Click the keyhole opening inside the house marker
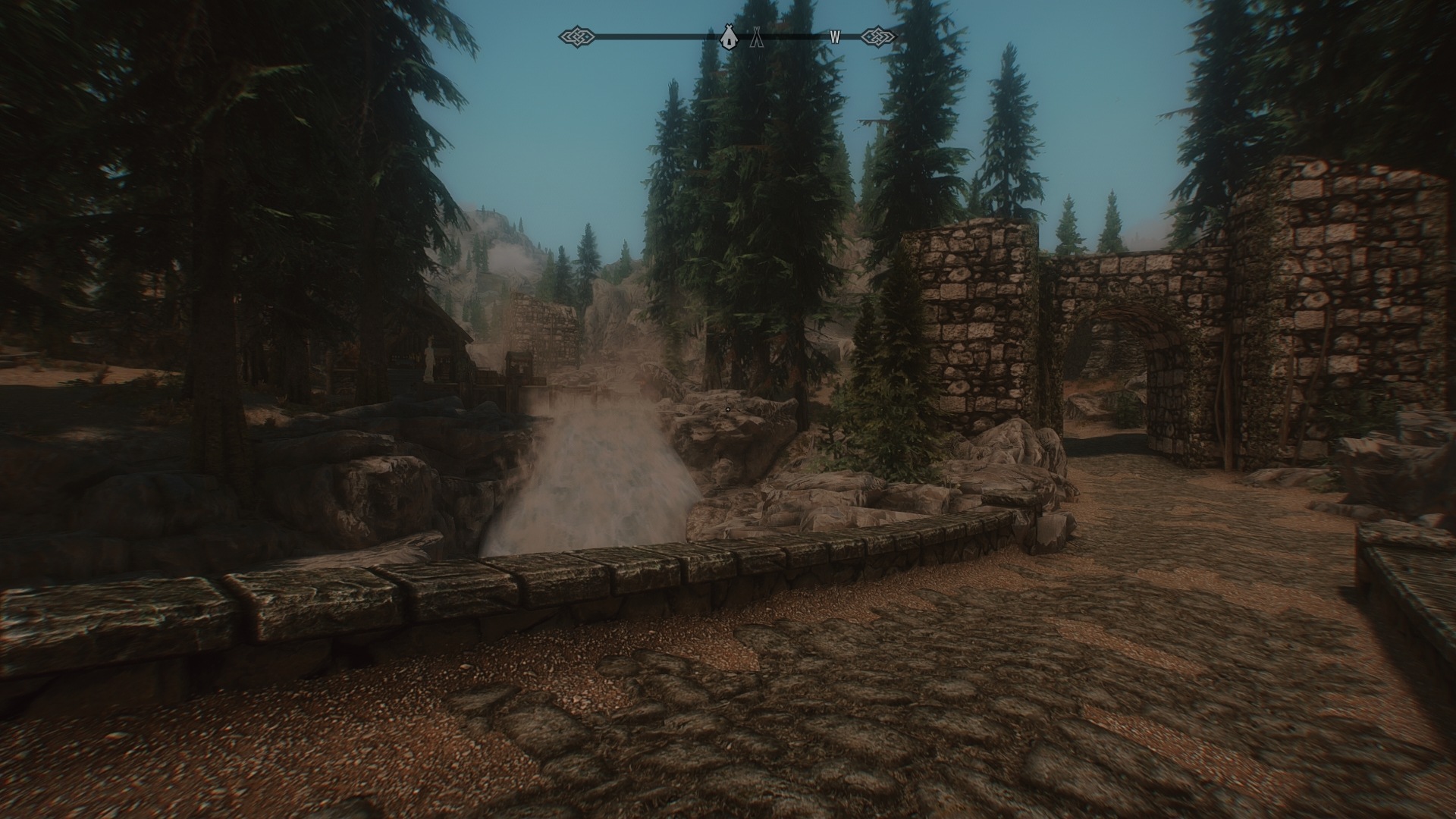Screen dimensions: 1456x819 point(730,40)
